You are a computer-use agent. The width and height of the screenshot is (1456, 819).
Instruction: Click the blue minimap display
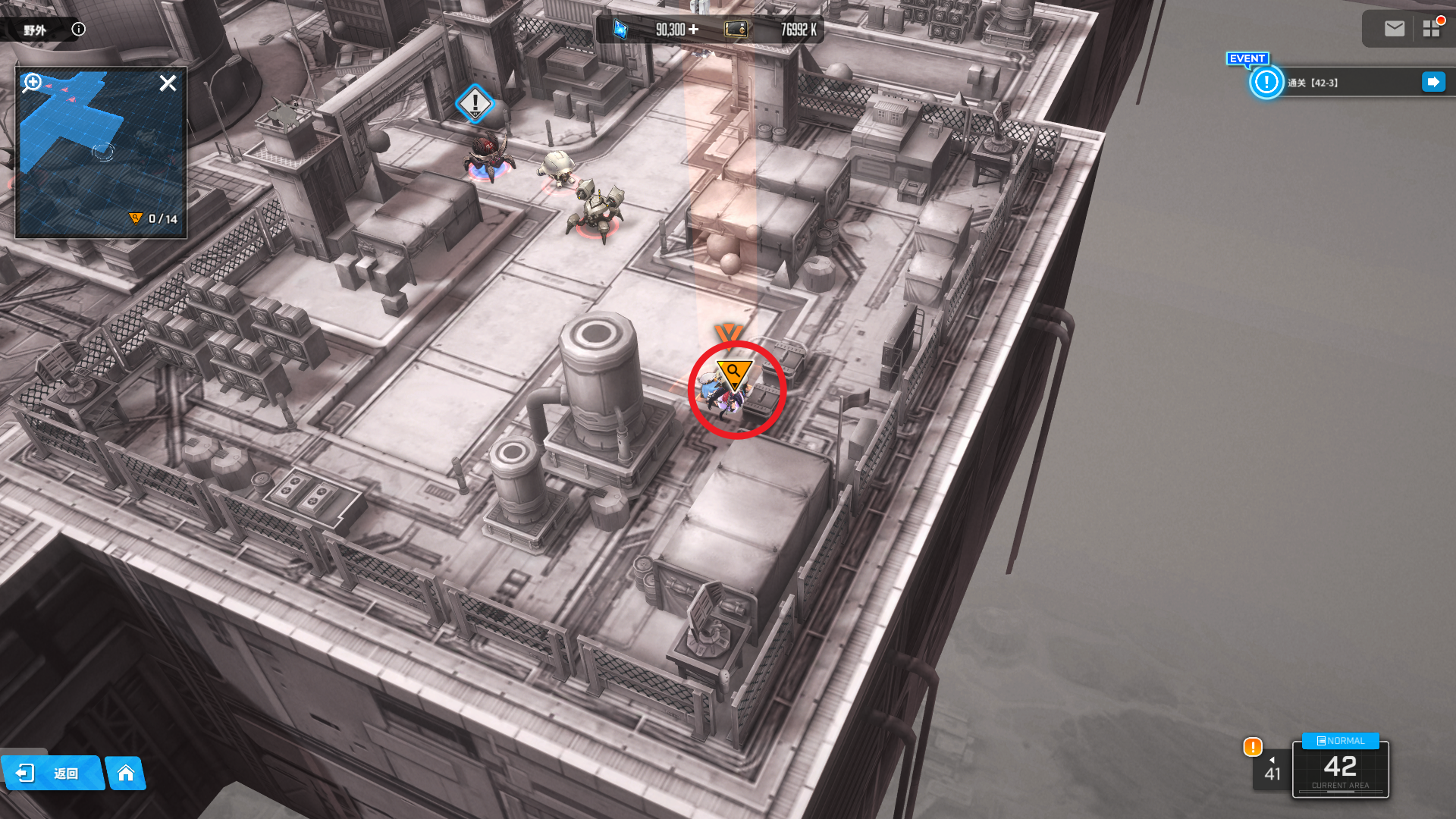(101, 152)
